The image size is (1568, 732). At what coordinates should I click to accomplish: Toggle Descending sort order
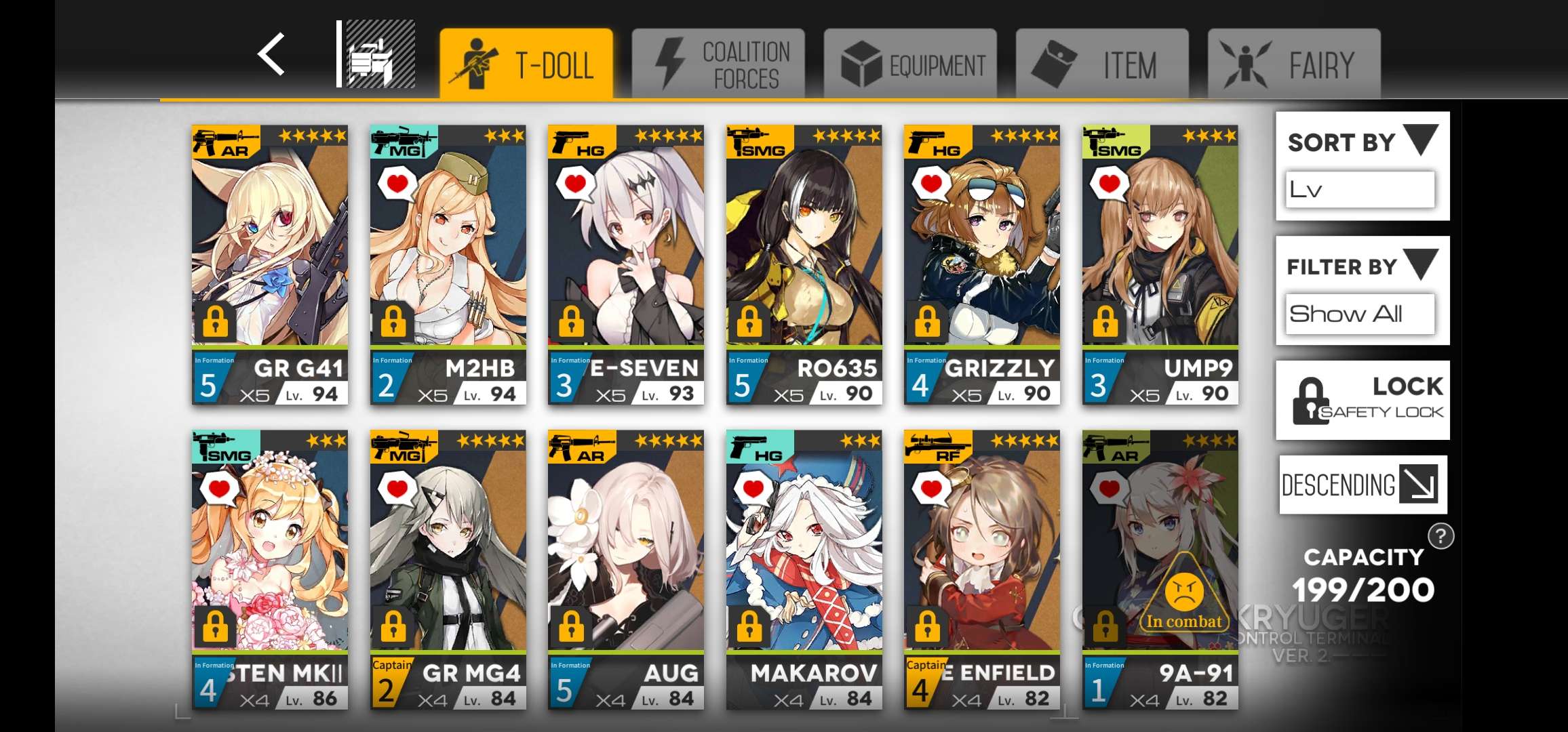[x=1362, y=485]
